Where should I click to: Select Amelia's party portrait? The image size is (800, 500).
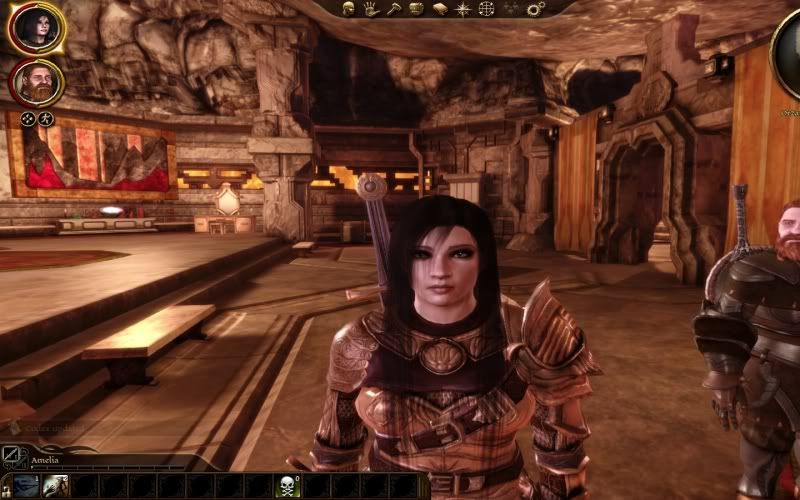(x=36, y=28)
